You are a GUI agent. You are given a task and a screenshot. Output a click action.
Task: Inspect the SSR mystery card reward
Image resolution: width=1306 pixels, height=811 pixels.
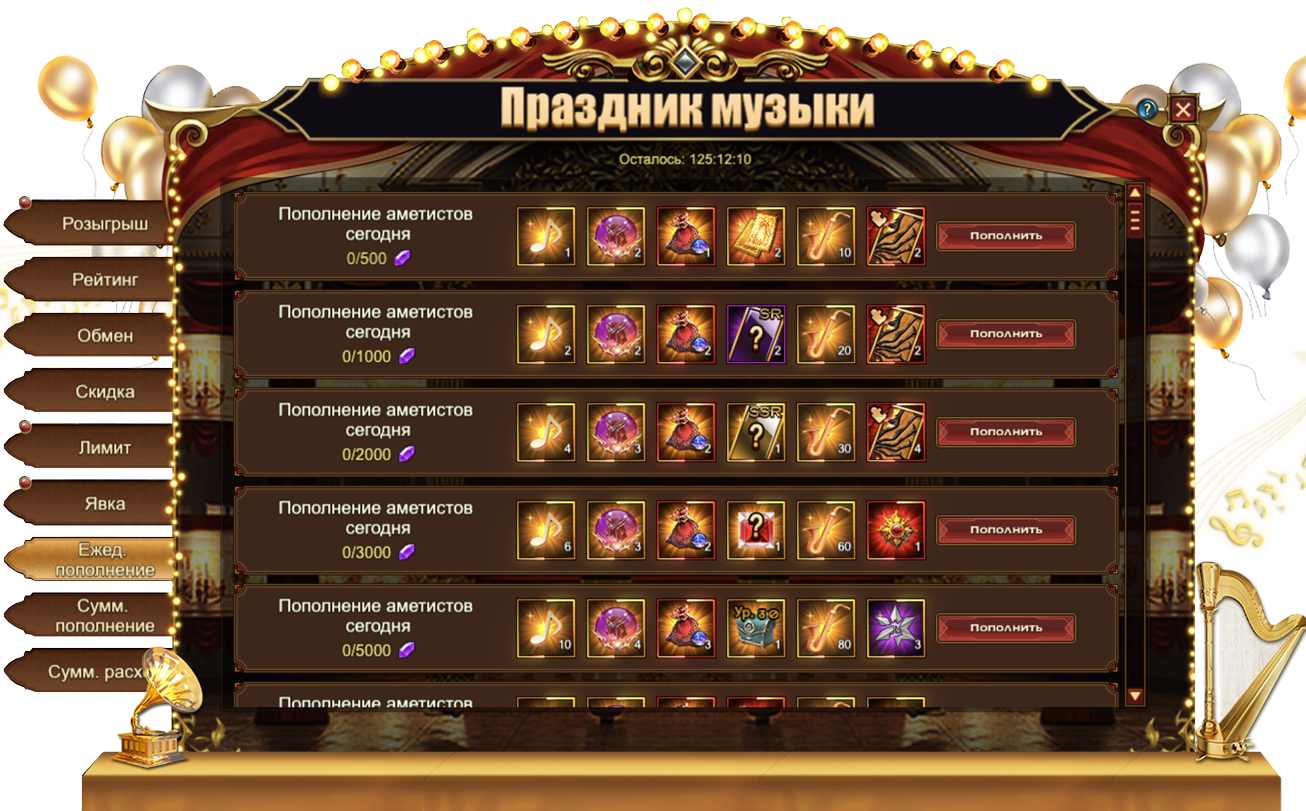tap(756, 432)
